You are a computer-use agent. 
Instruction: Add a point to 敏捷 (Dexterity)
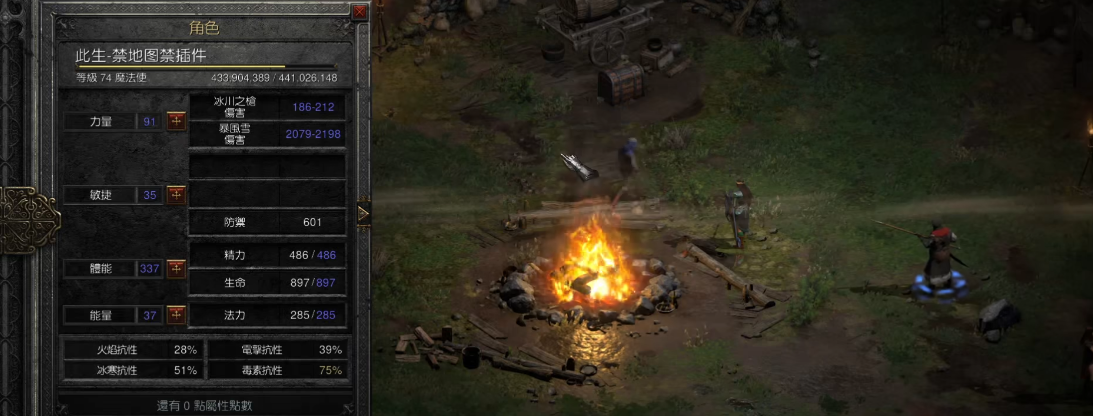coord(176,194)
